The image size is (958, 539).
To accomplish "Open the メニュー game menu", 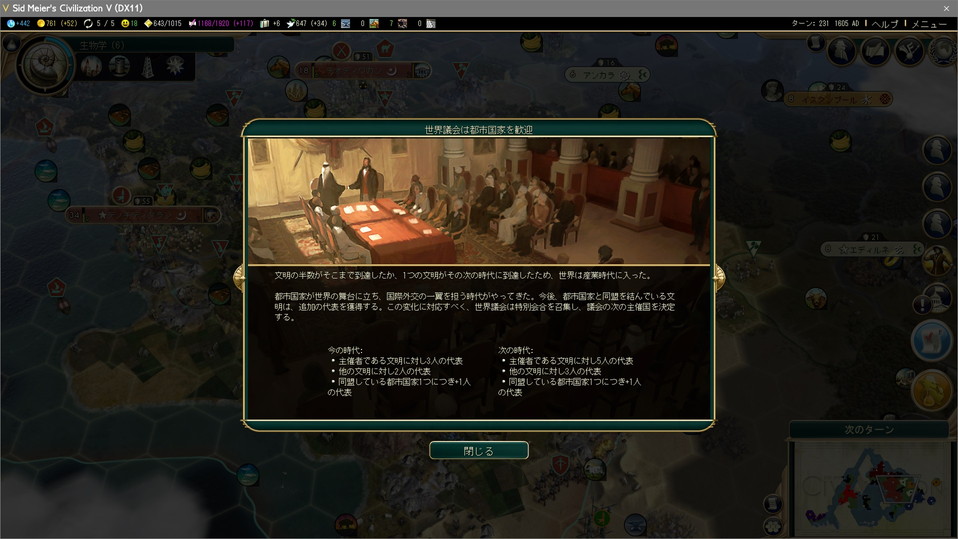I will (x=927, y=23).
